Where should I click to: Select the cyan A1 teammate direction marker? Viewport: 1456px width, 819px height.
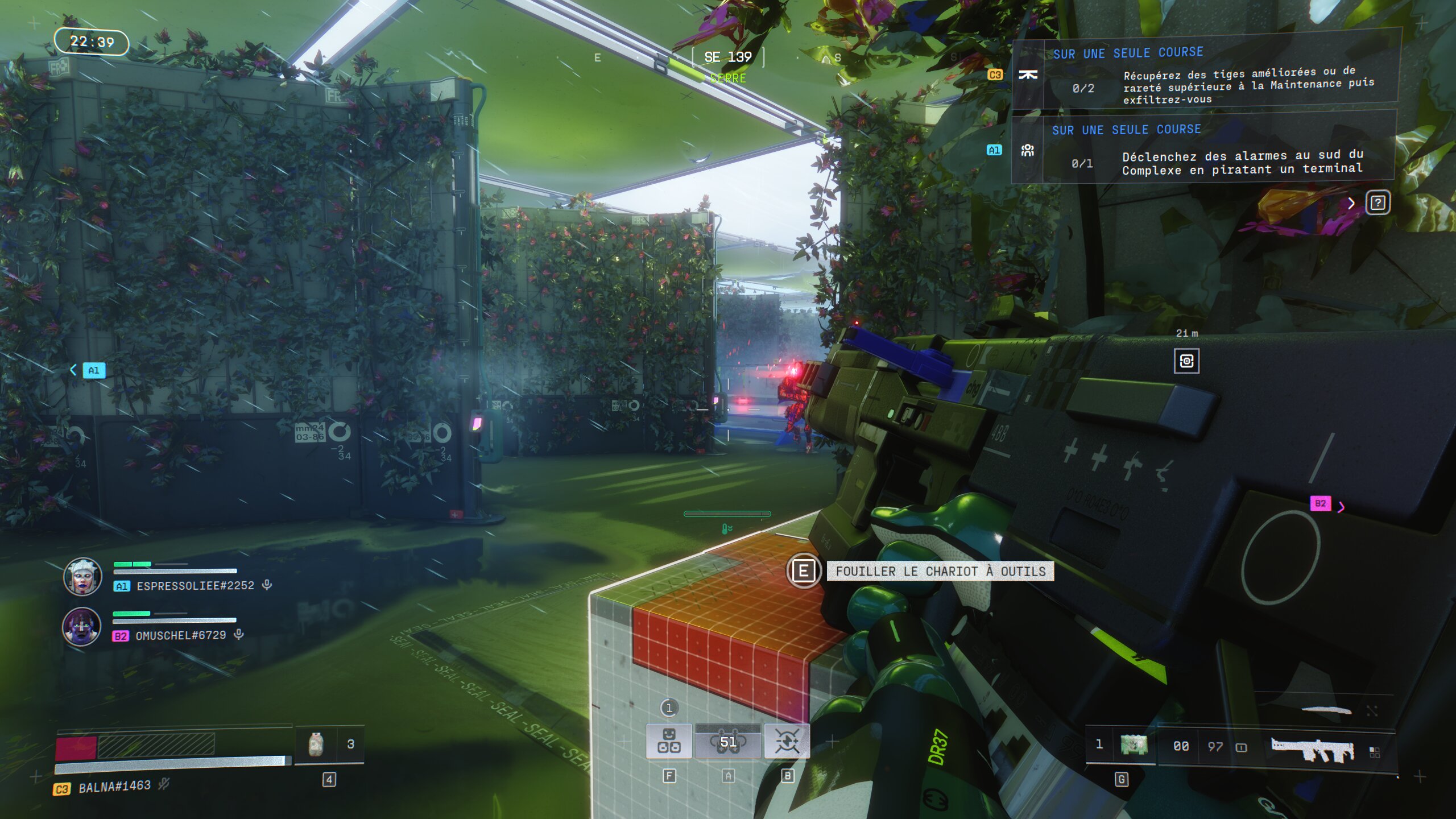(x=93, y=370)
